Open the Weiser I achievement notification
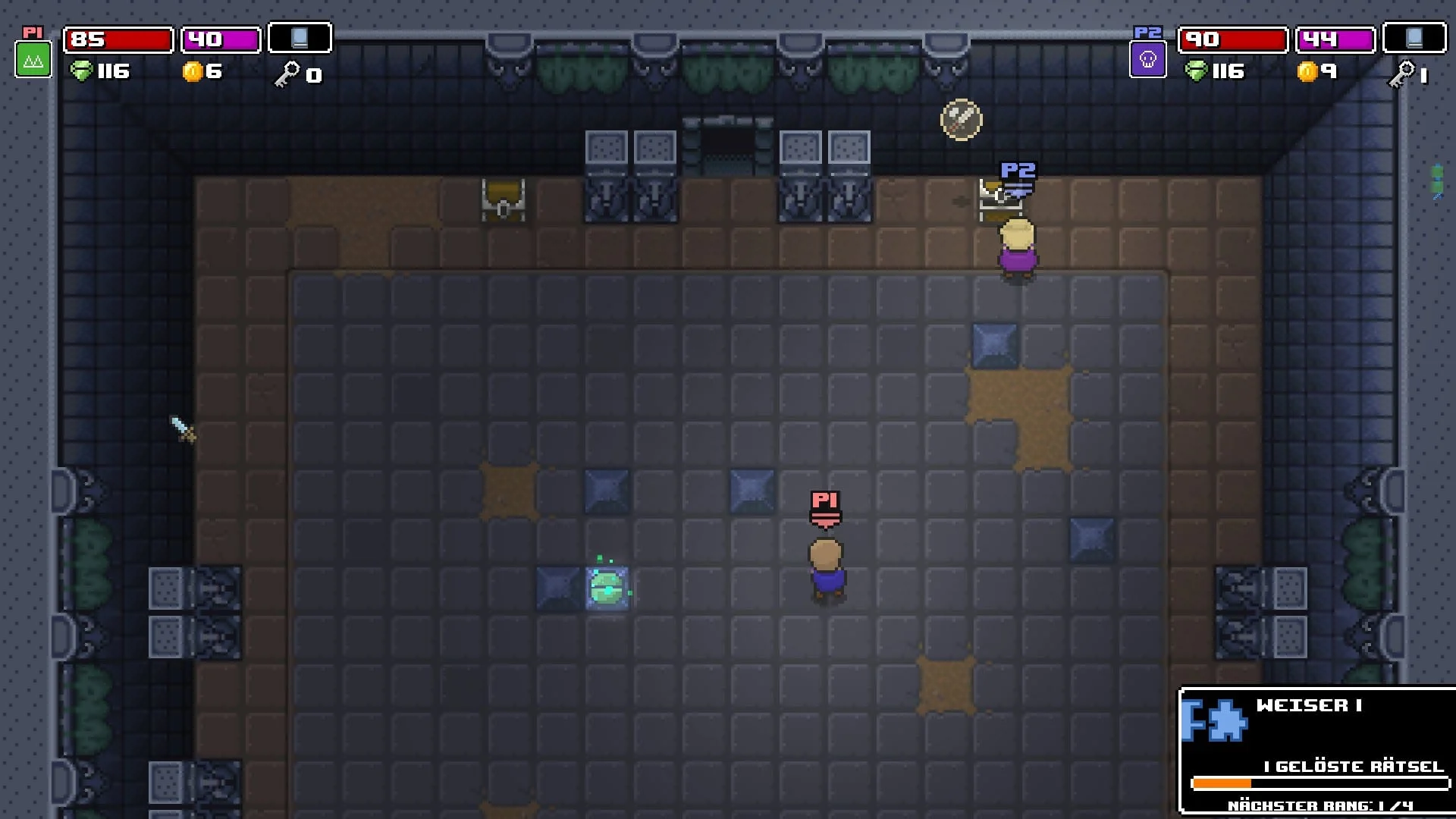Screen dimensions: 1456x819 1317,749
